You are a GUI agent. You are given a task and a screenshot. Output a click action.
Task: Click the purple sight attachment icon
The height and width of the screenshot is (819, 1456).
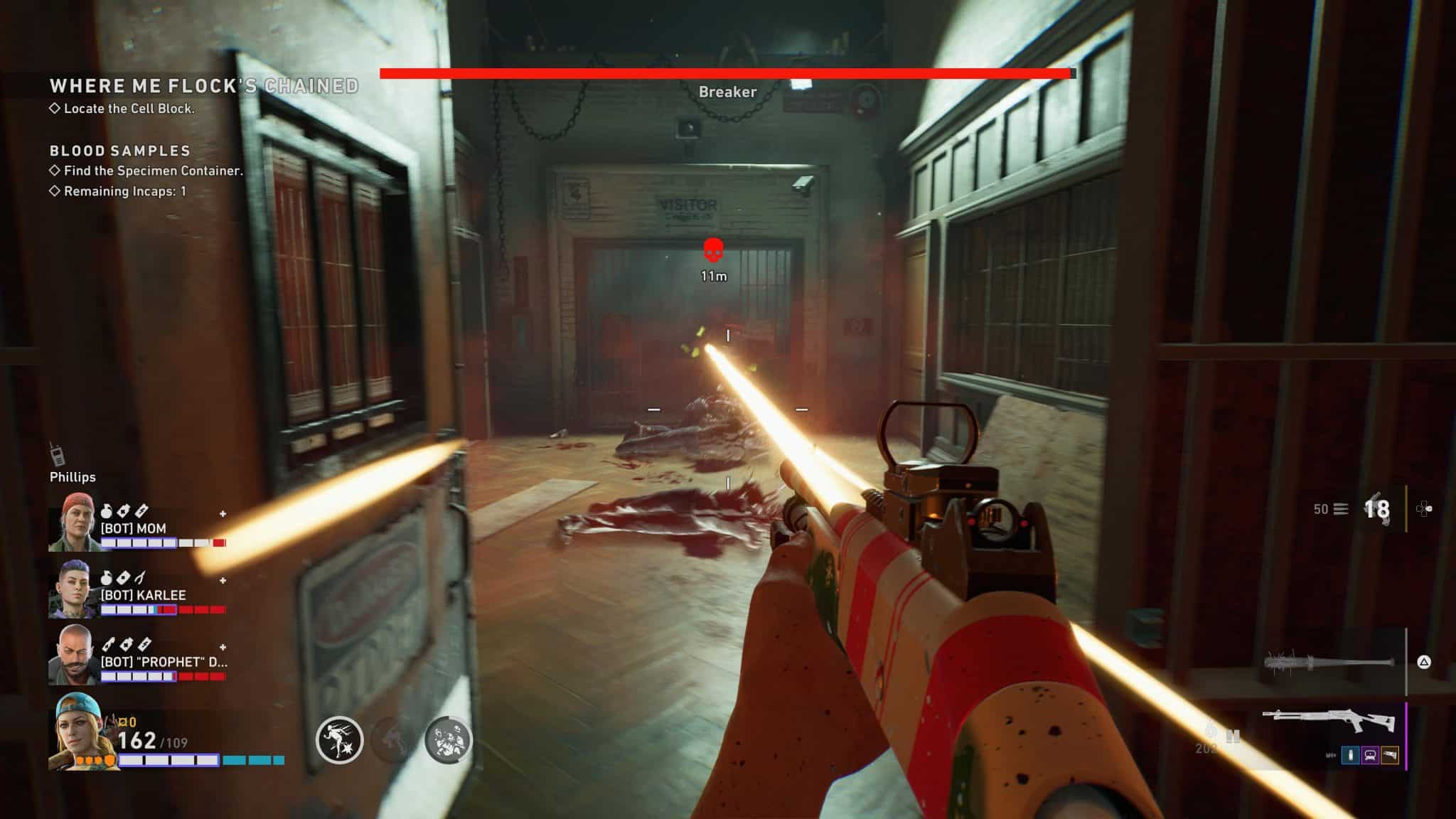(1370, 756)
